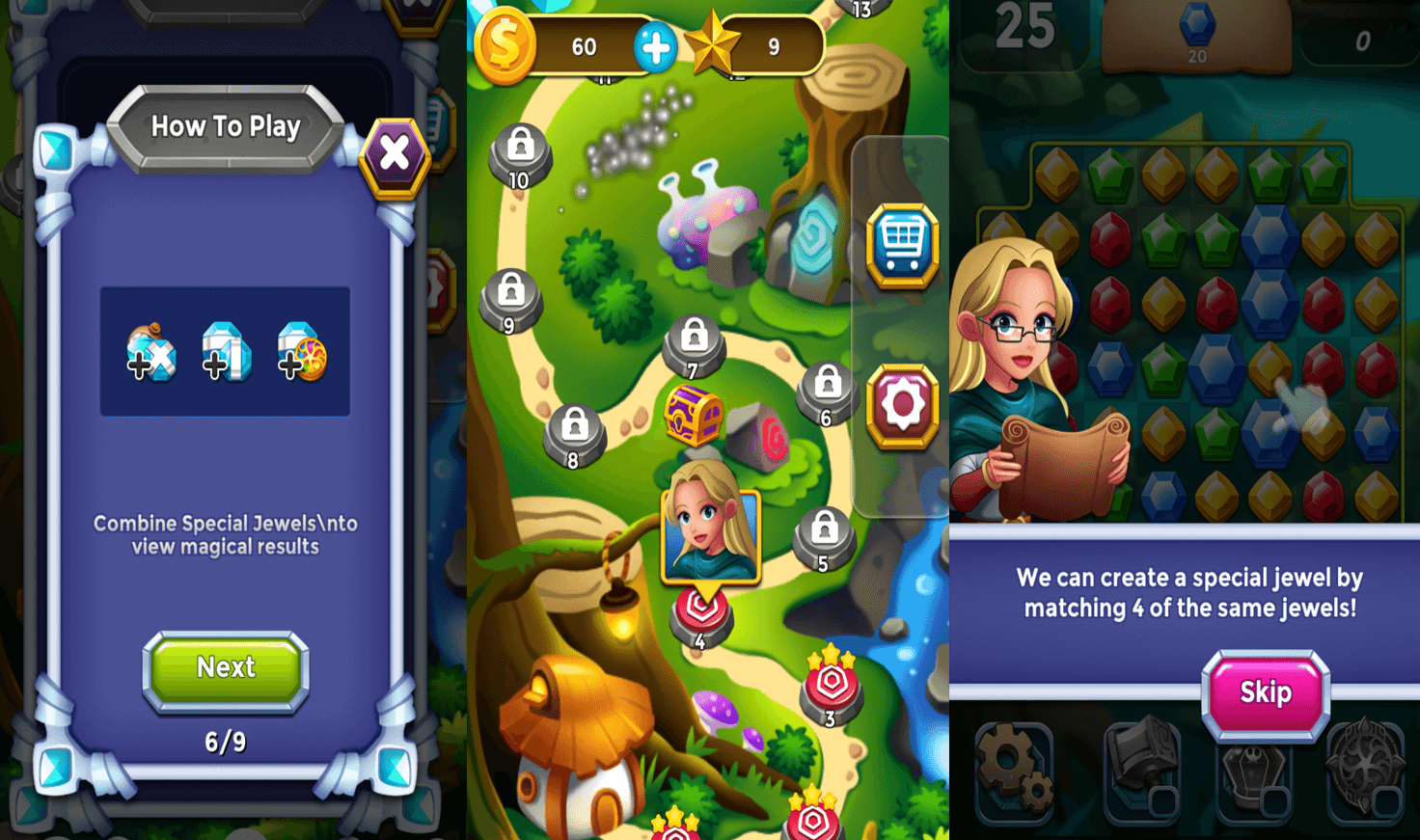Select locked level 5 node
The width and height of the screenshot is (1420, 840).
[x=824, y=536]
